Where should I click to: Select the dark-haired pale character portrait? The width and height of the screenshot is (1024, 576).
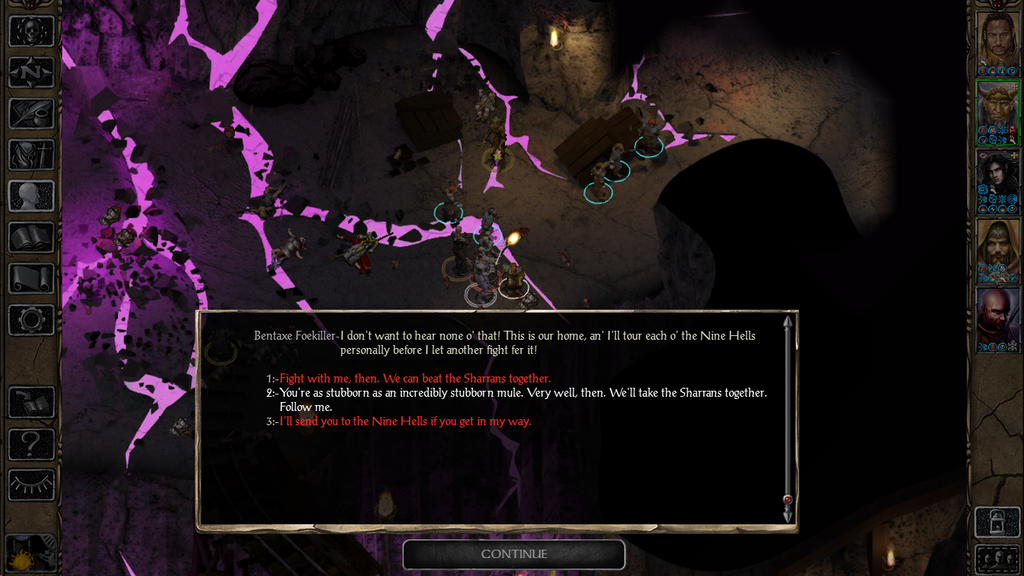point(997,180)
